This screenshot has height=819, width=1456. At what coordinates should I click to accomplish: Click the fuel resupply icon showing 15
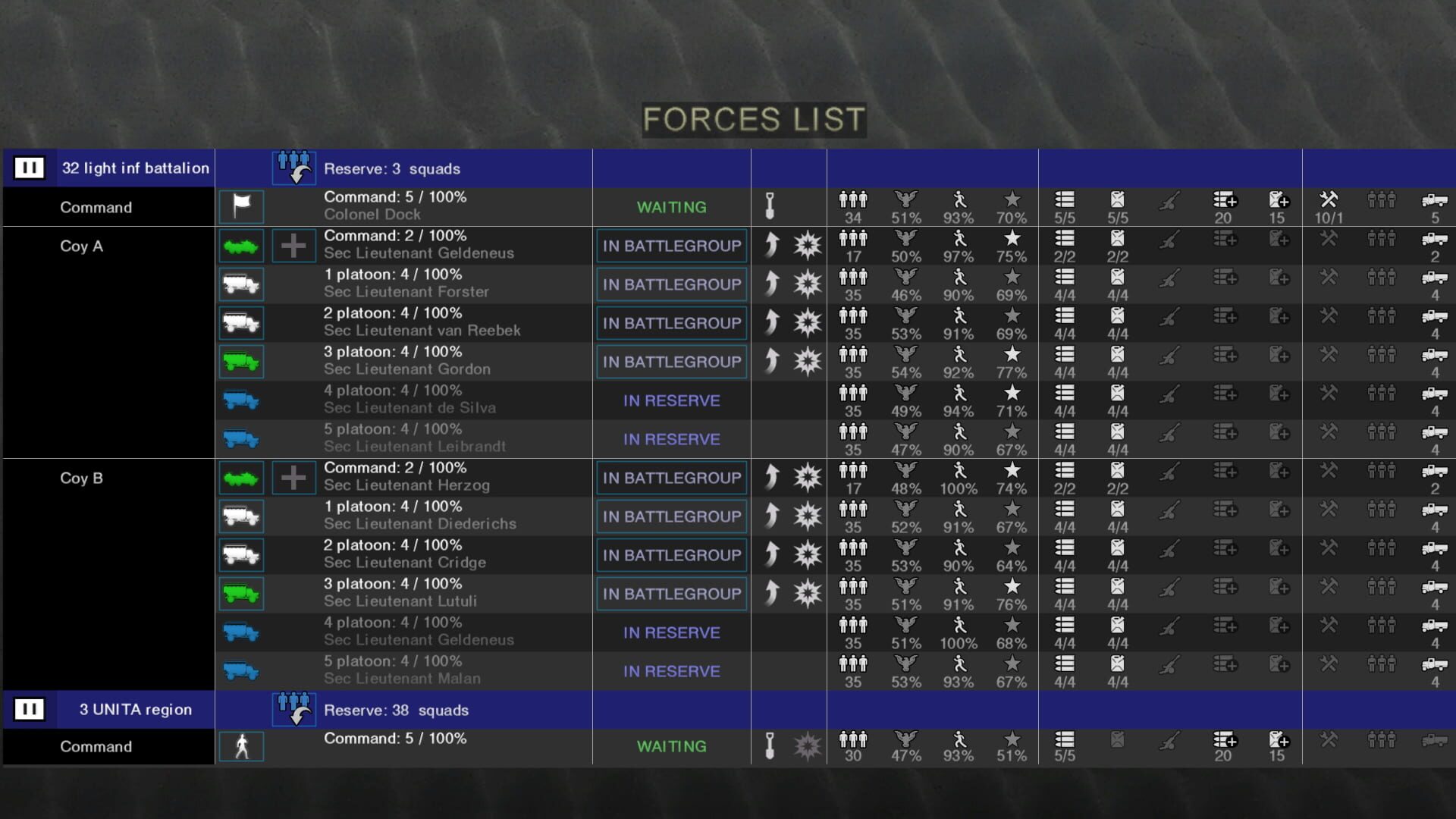[1278, 200]
